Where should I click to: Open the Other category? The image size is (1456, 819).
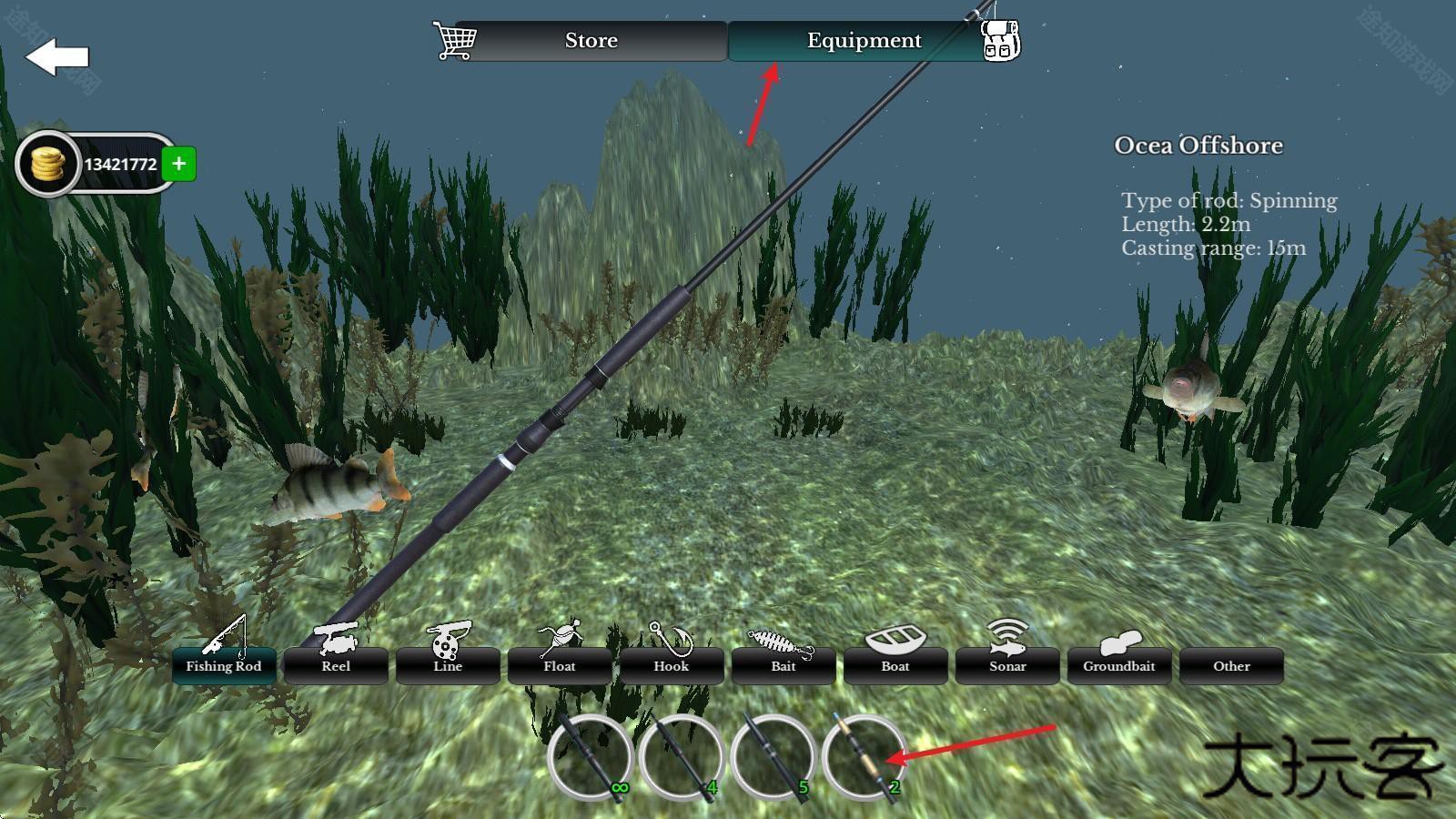click(1231, 665)
